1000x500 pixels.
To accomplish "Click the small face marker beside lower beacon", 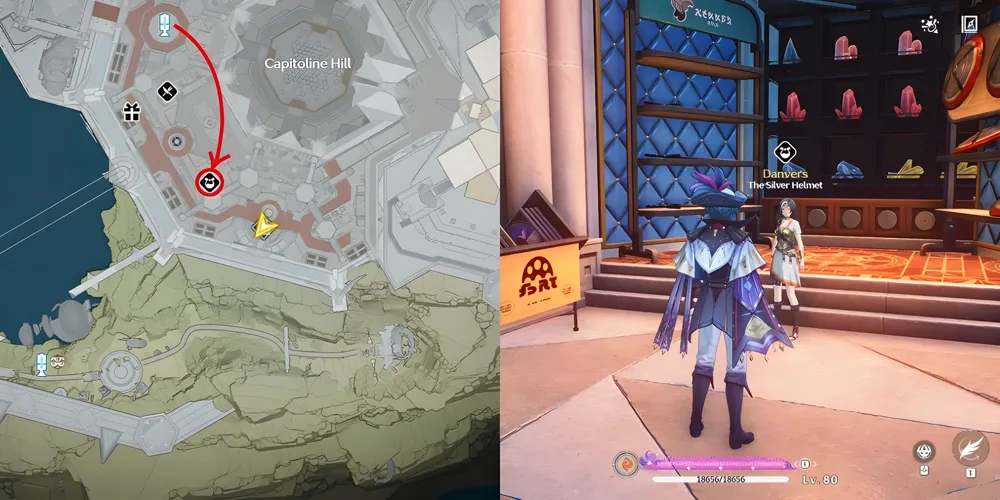I will coord(57,362).
